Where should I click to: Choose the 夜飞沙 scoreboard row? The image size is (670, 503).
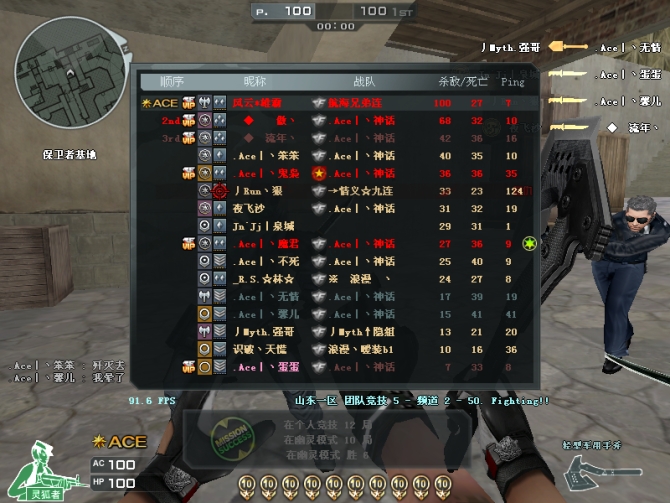[338, 208]
